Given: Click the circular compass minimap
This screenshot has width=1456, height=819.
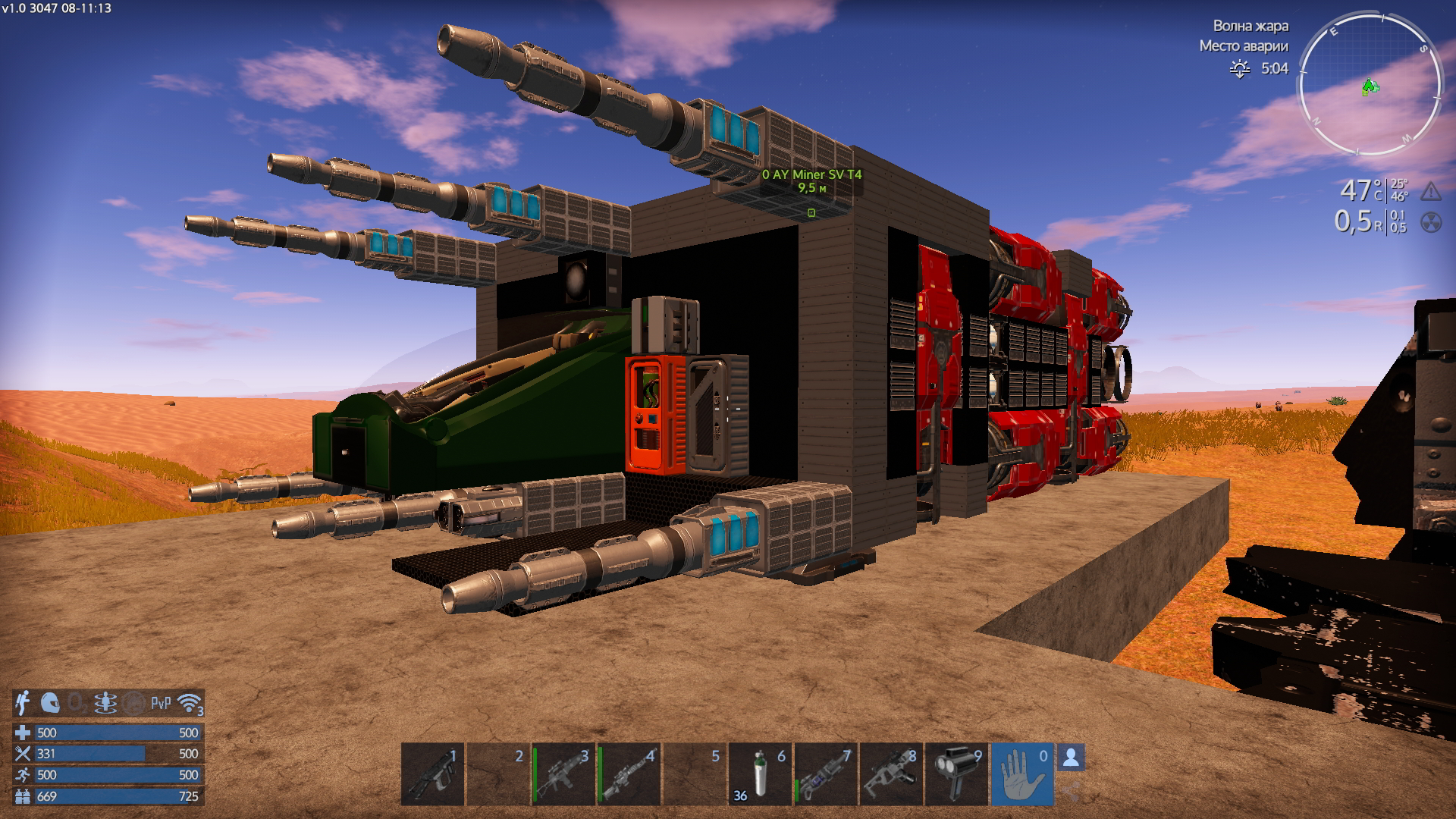Looking at the screenshot, I should [x=1370, y=83].
